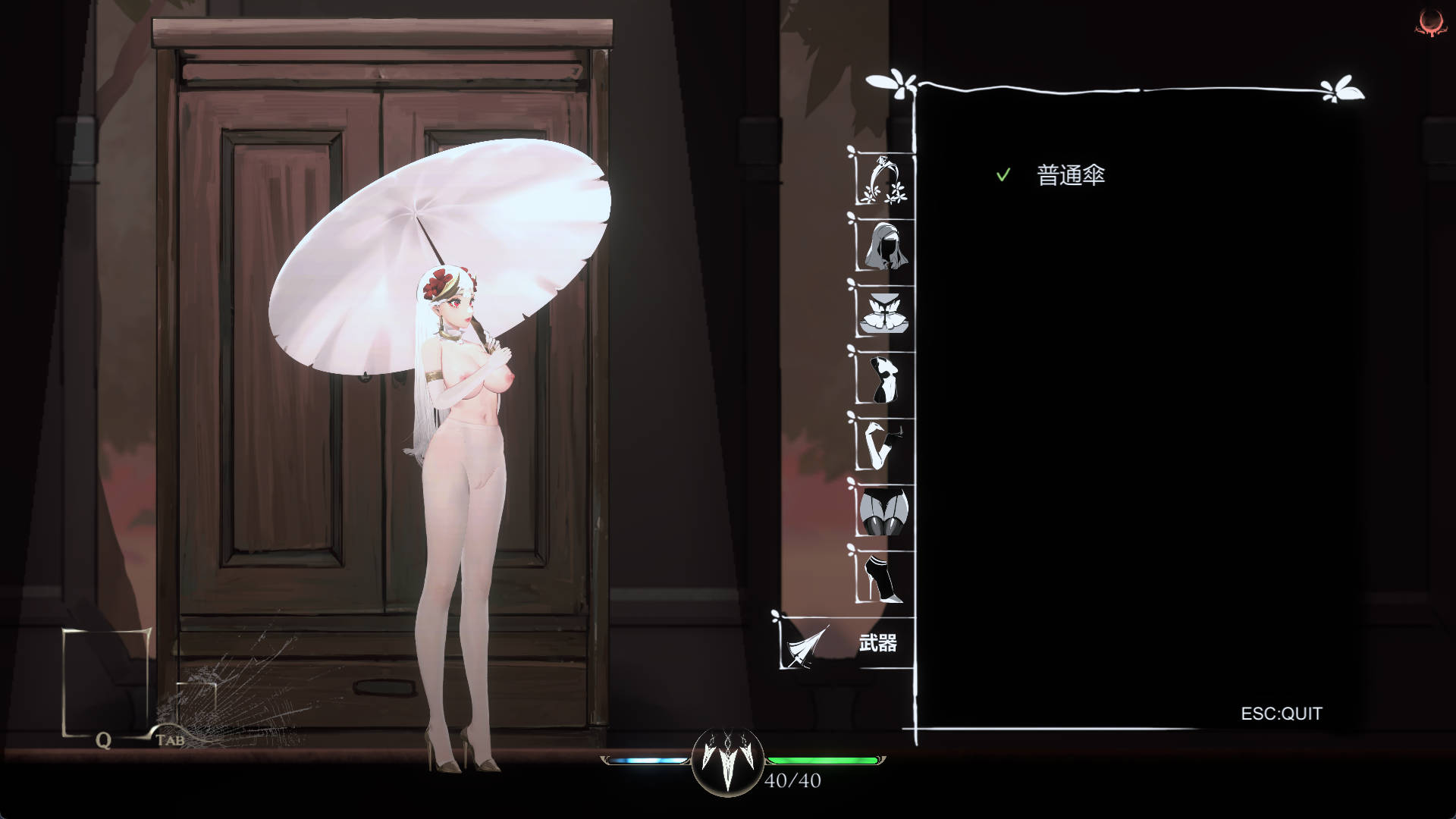1456x819 pixels.
Task: Select the high-heel footwear category
Action: (x=884, y=576)
